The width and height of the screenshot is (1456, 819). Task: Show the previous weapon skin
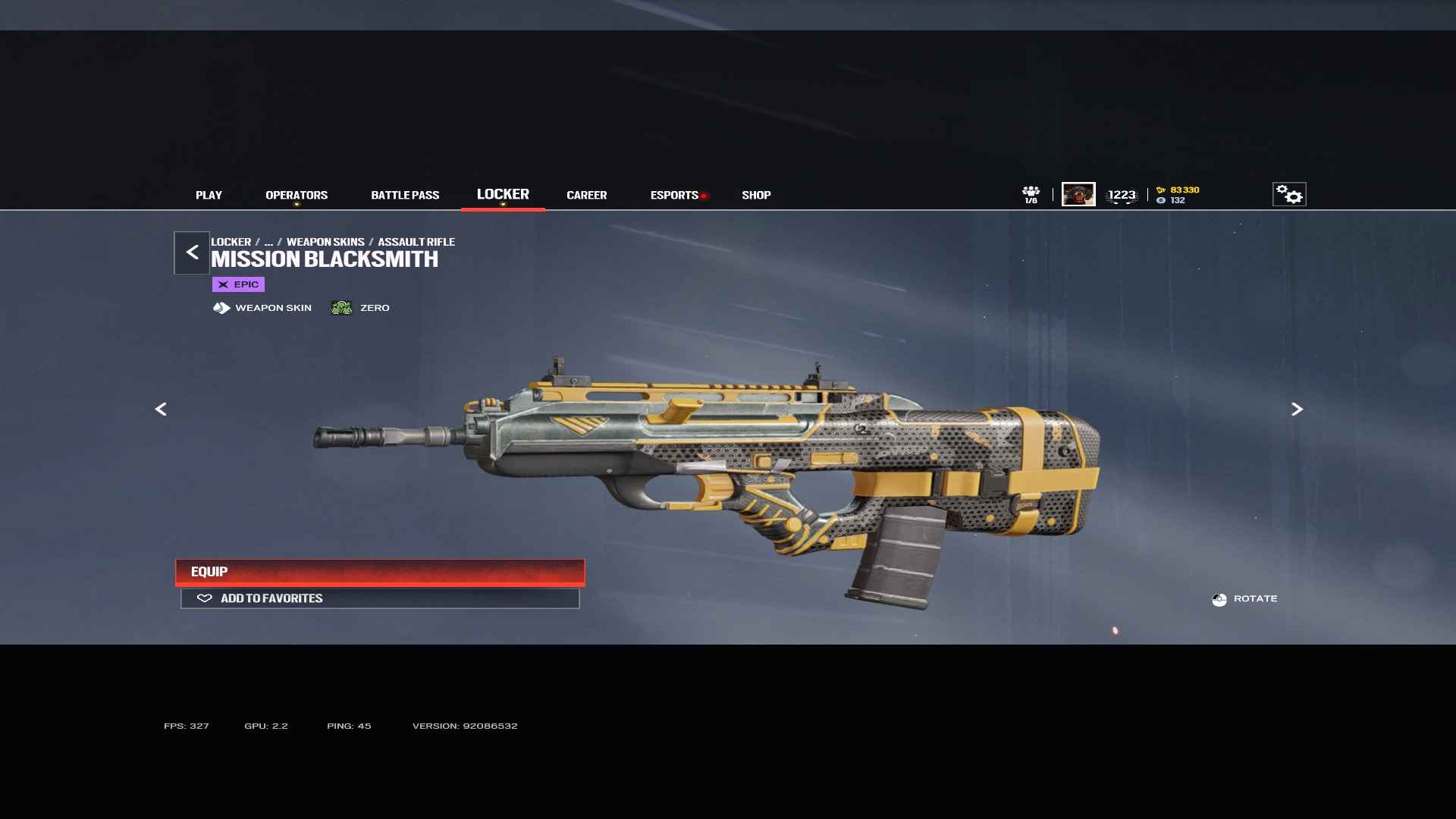tap(161, 409)
